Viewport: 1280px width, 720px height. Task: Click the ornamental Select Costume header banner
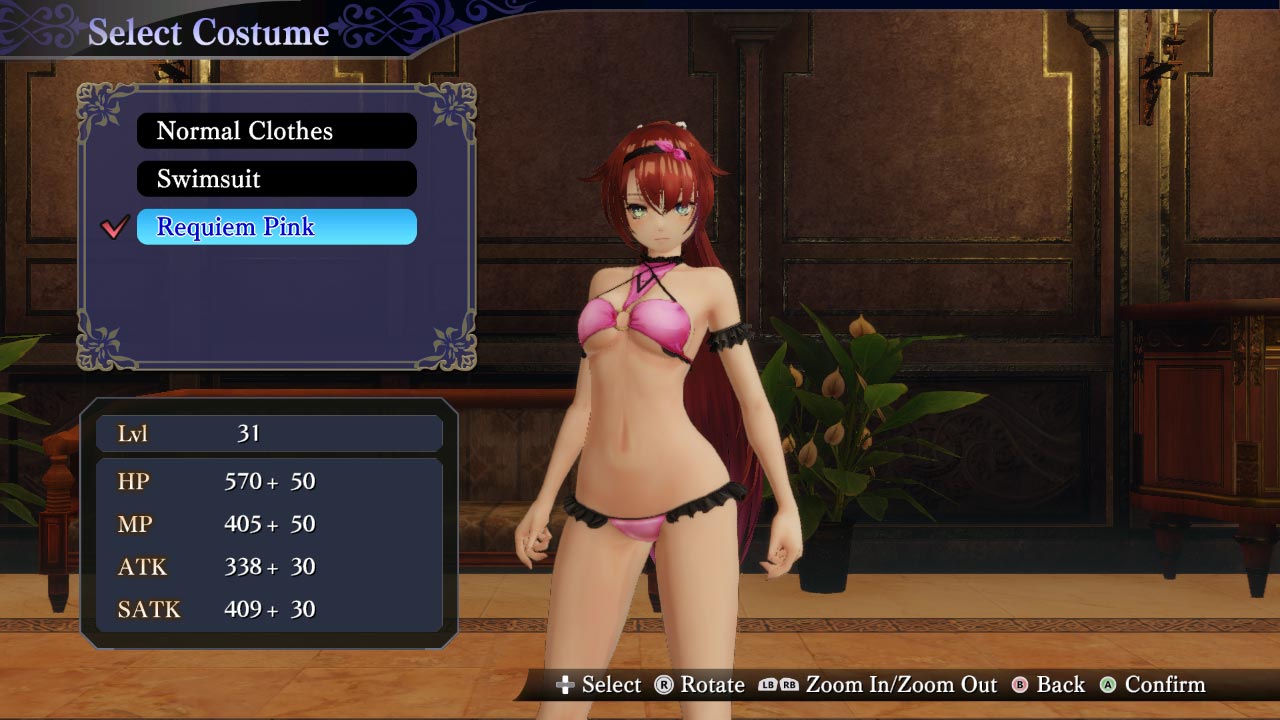[207, 31]
